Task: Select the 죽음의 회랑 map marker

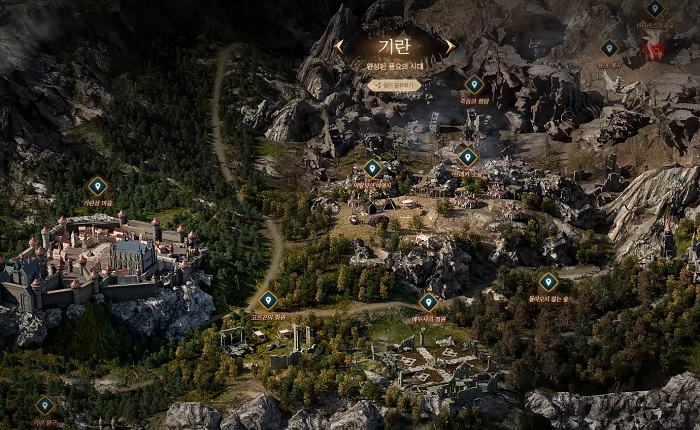Action: coord(474,85)
